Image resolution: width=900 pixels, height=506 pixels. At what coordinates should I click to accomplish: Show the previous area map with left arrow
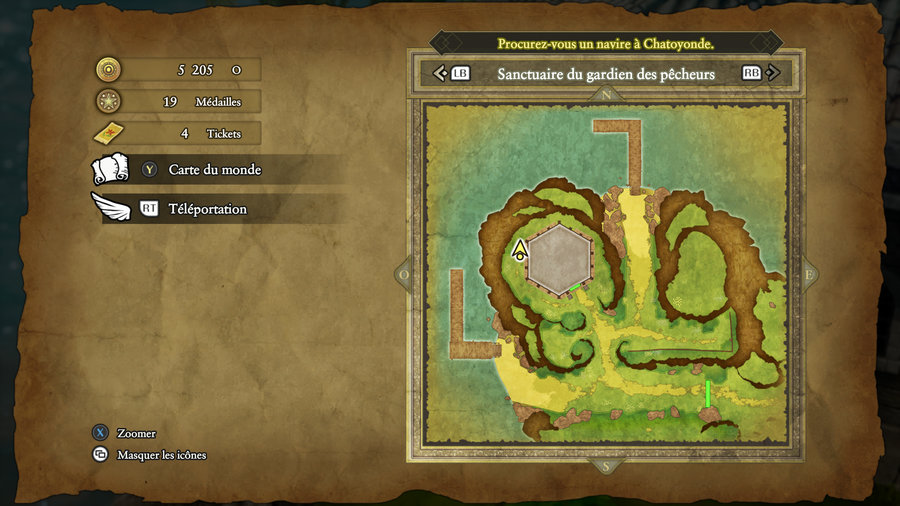440,74
